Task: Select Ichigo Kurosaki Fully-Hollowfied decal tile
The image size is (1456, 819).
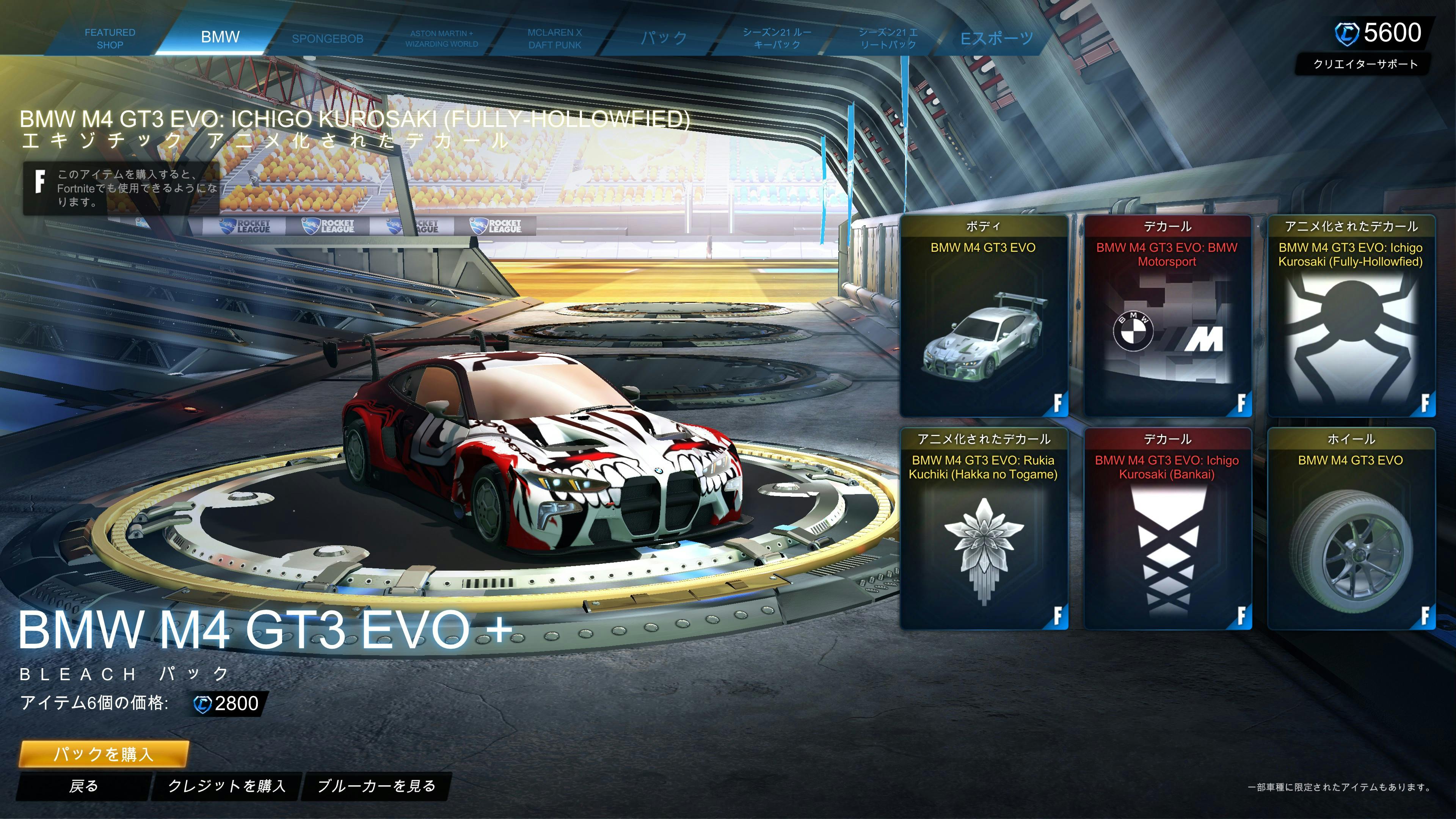Action: (x=1350, y=317)
